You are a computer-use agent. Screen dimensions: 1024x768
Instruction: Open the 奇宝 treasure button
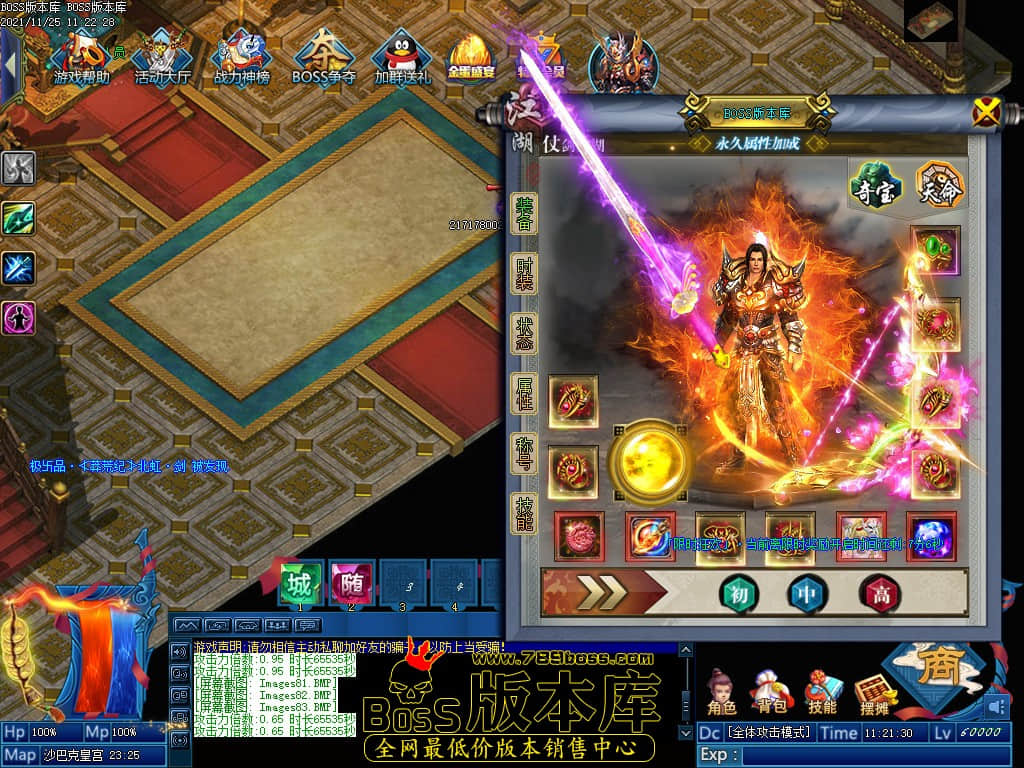click(876, 187)
